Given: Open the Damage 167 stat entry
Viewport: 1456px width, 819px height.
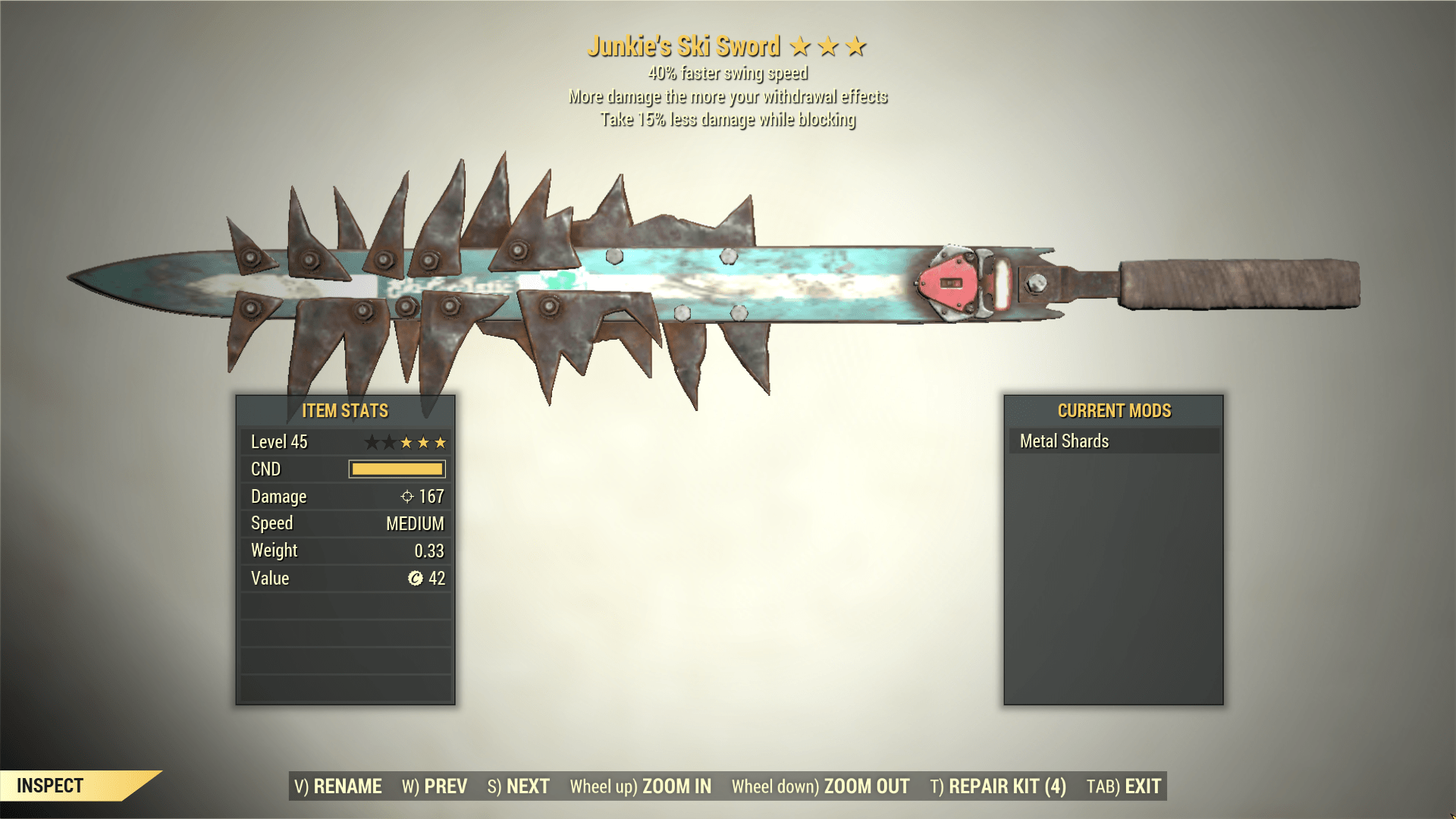Looking at the screenshot, I should tap(345, 497).
